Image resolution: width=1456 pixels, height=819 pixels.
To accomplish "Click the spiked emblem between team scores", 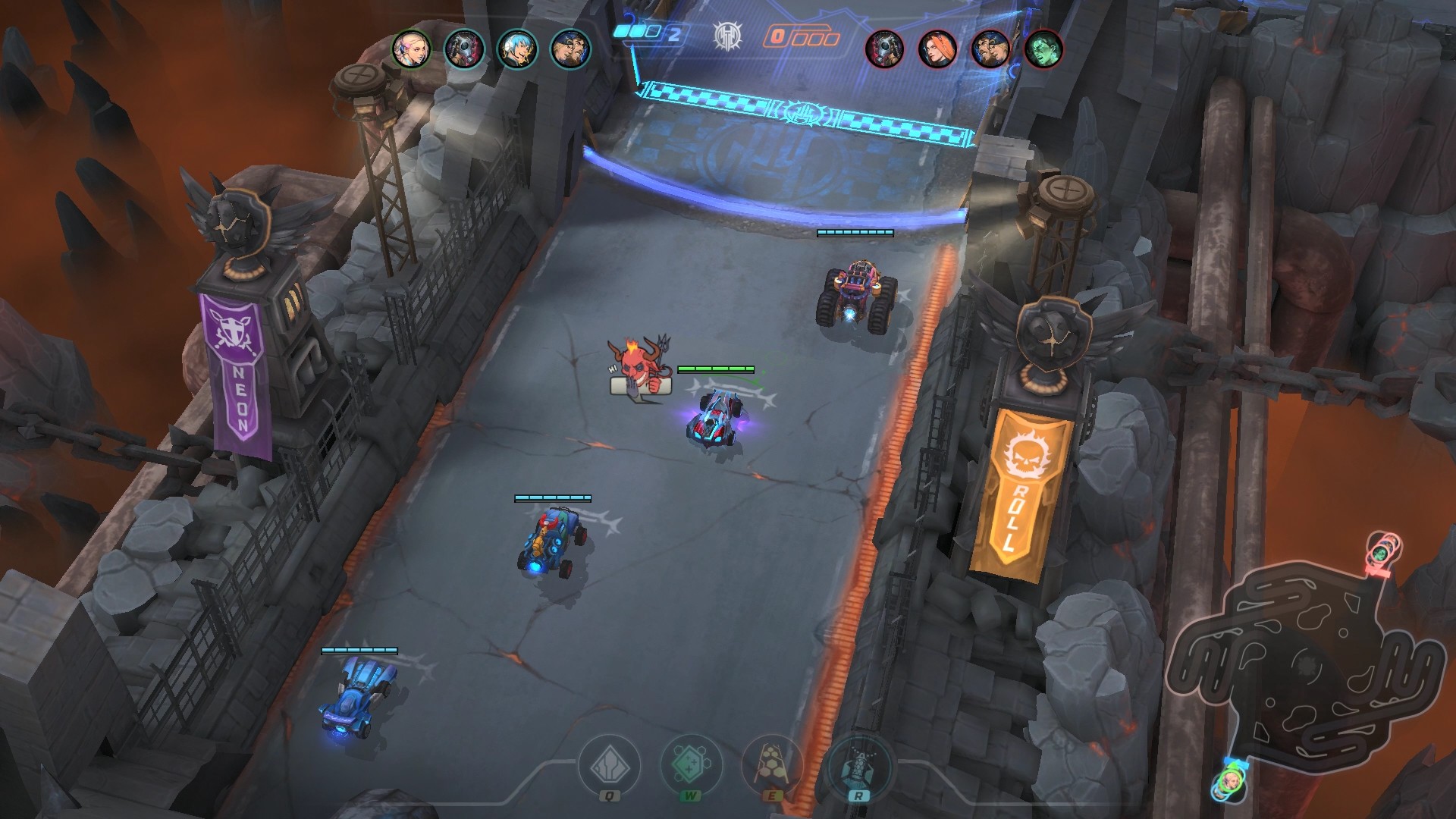I will pyautogui.click(x=727, y=36).
